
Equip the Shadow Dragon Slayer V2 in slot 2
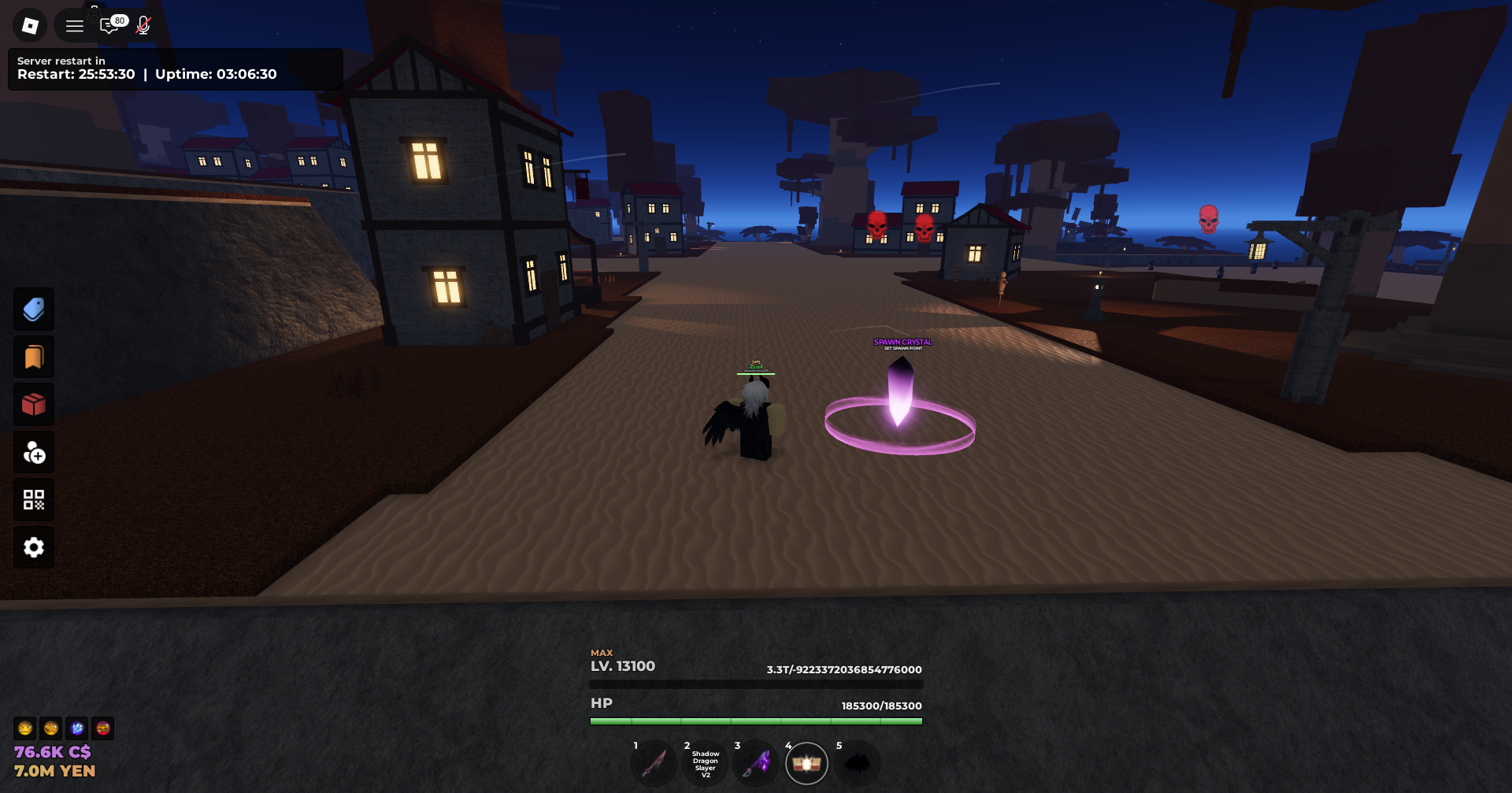click(705, 762)
